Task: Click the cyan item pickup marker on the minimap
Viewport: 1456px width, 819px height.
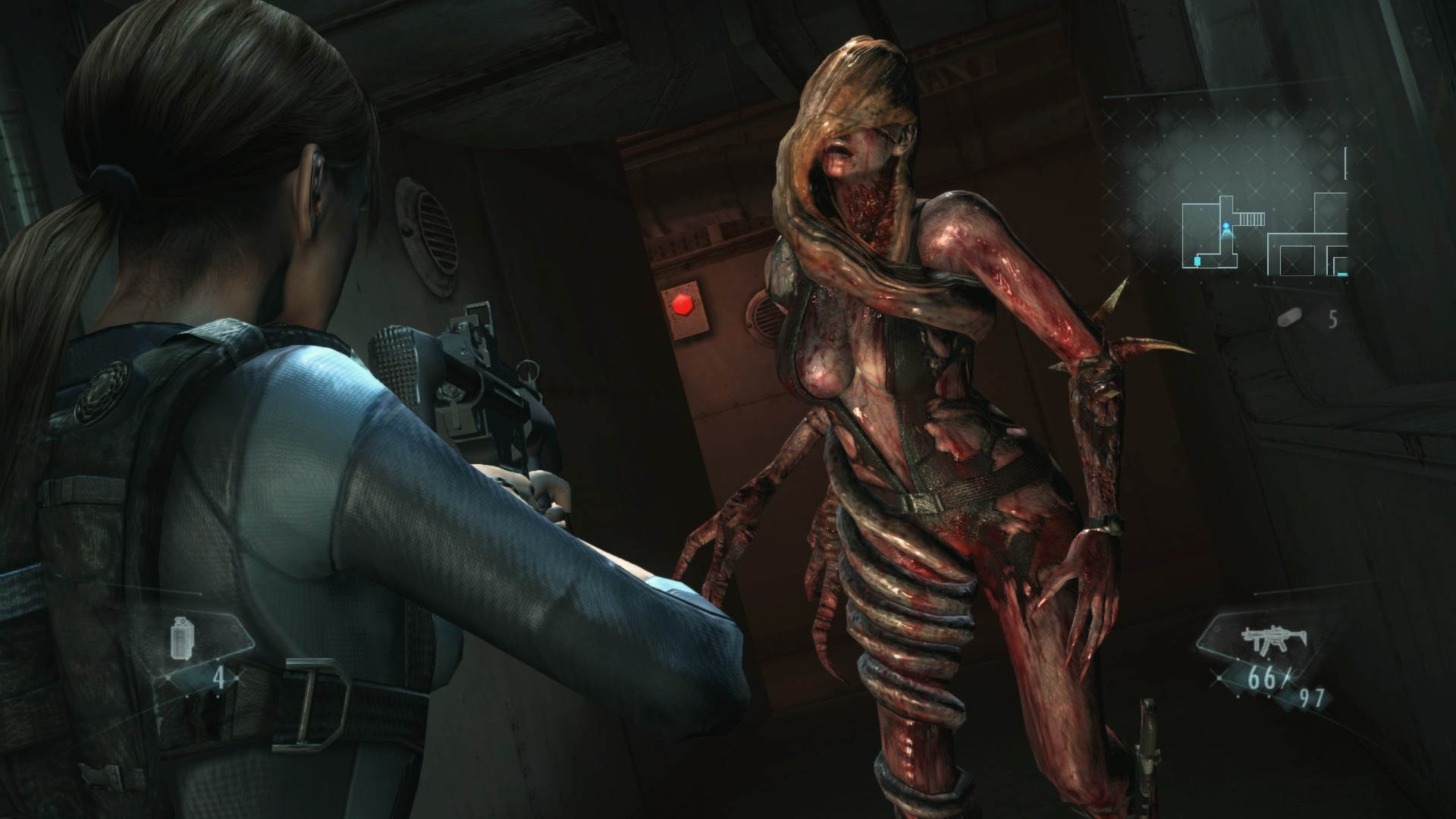Action: tap(1197, 261)
